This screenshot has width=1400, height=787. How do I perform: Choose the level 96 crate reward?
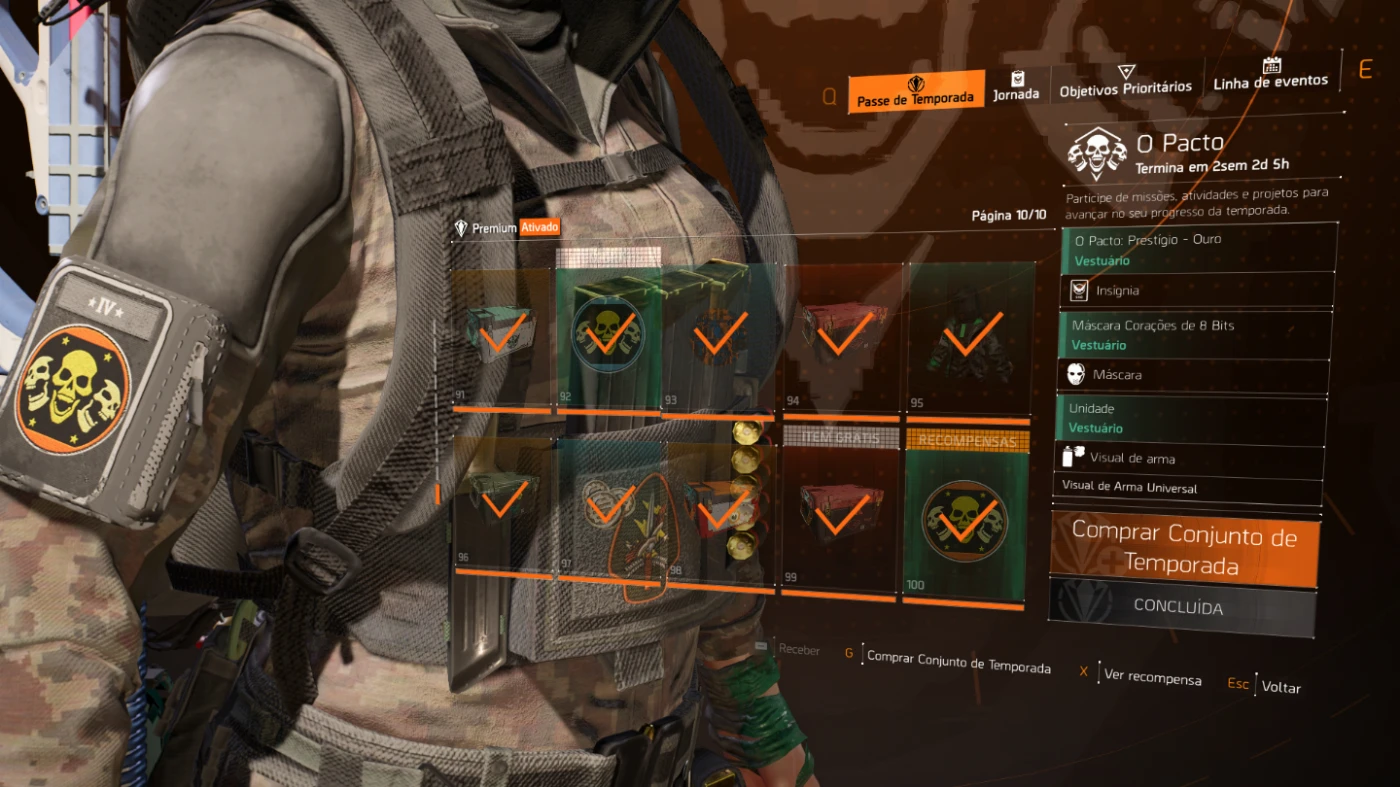point(503,501)
